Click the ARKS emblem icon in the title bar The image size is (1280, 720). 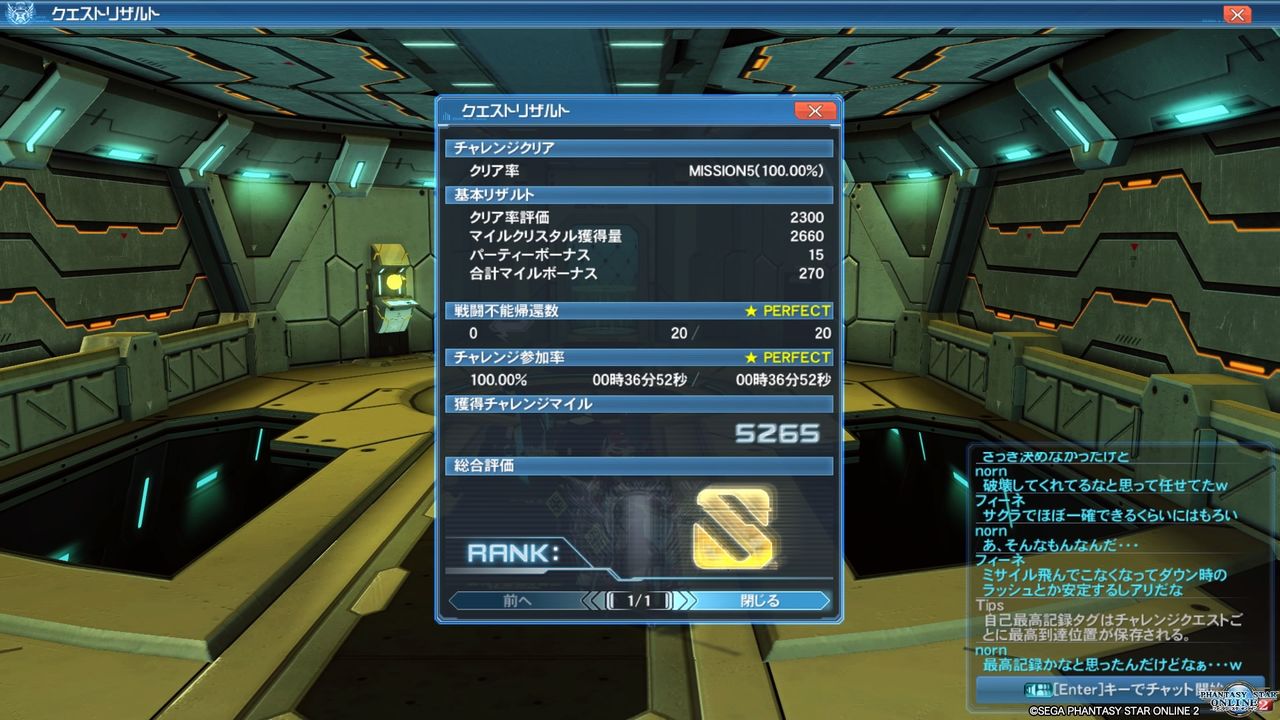(20, 14)
